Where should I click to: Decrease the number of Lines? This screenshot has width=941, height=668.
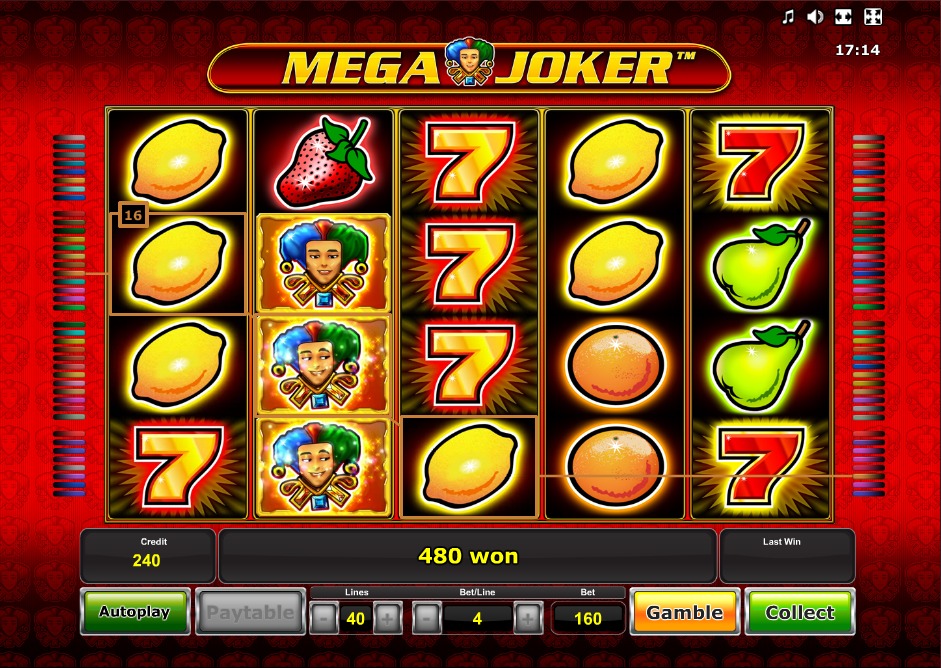pos(323,619)
